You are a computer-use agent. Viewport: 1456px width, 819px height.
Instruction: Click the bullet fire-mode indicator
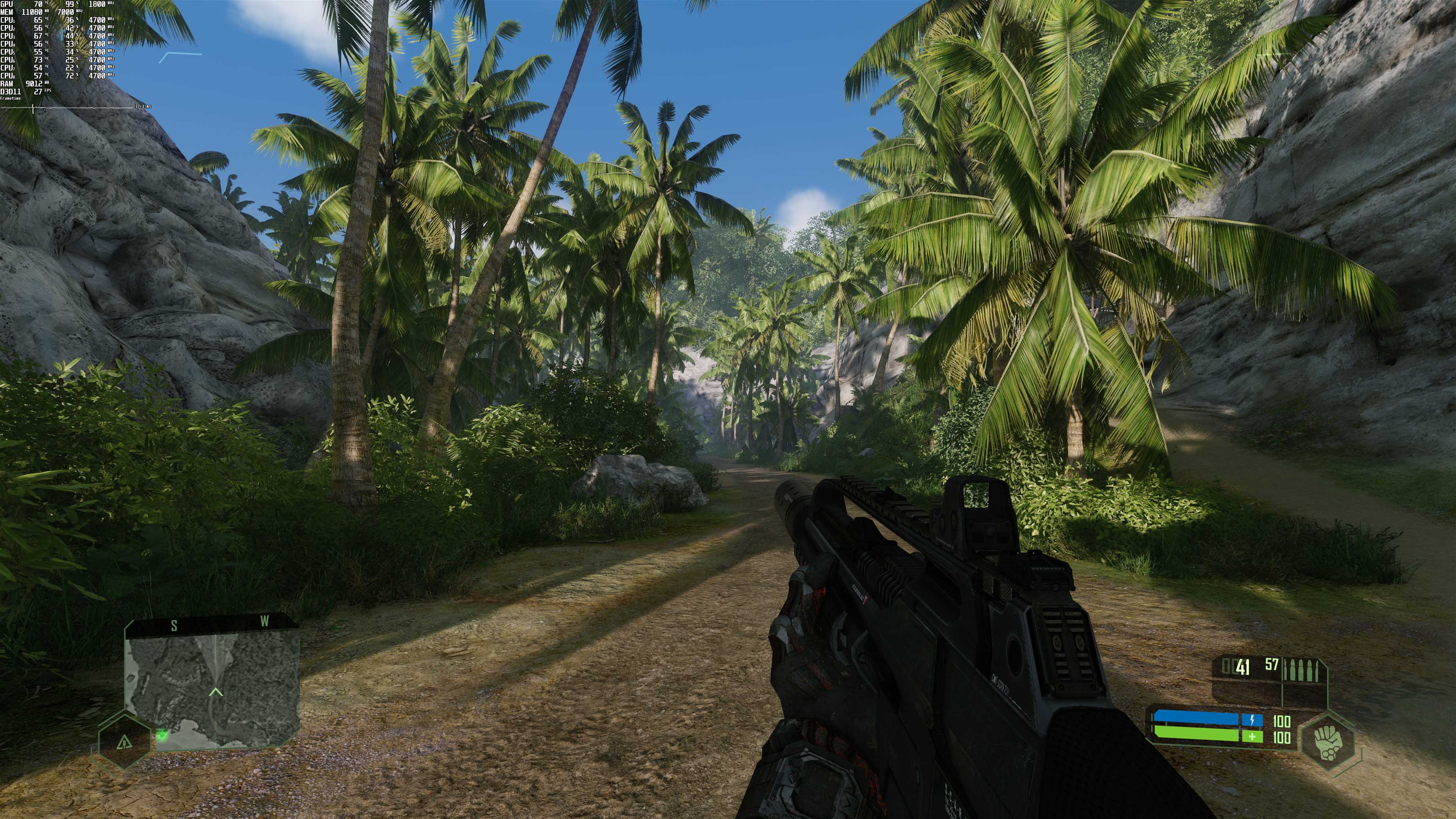coord(1301,670)
